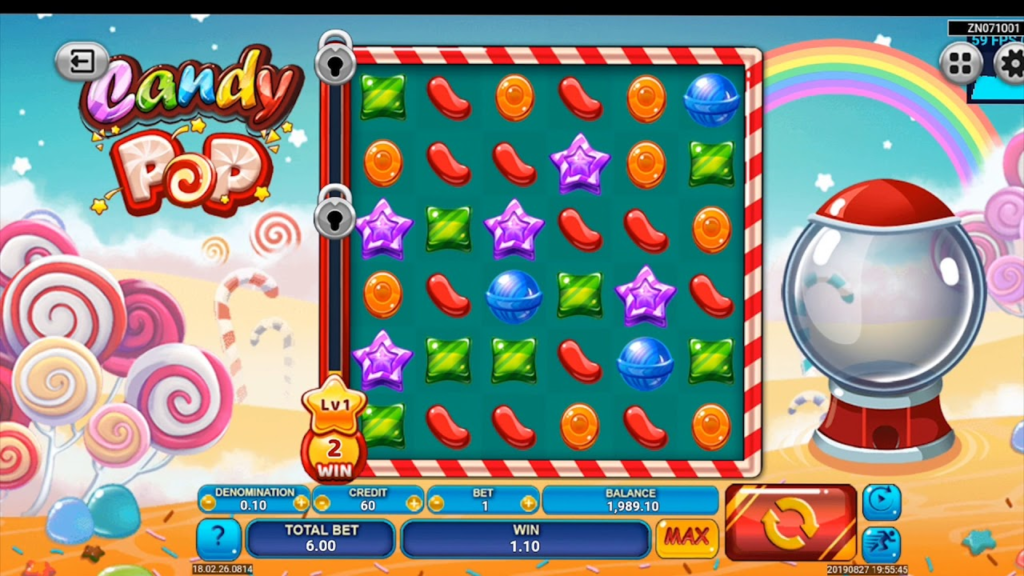Reduce the Bet level
The height and width of the screenshot is (576, 1024).
click(x=437, y=502)
